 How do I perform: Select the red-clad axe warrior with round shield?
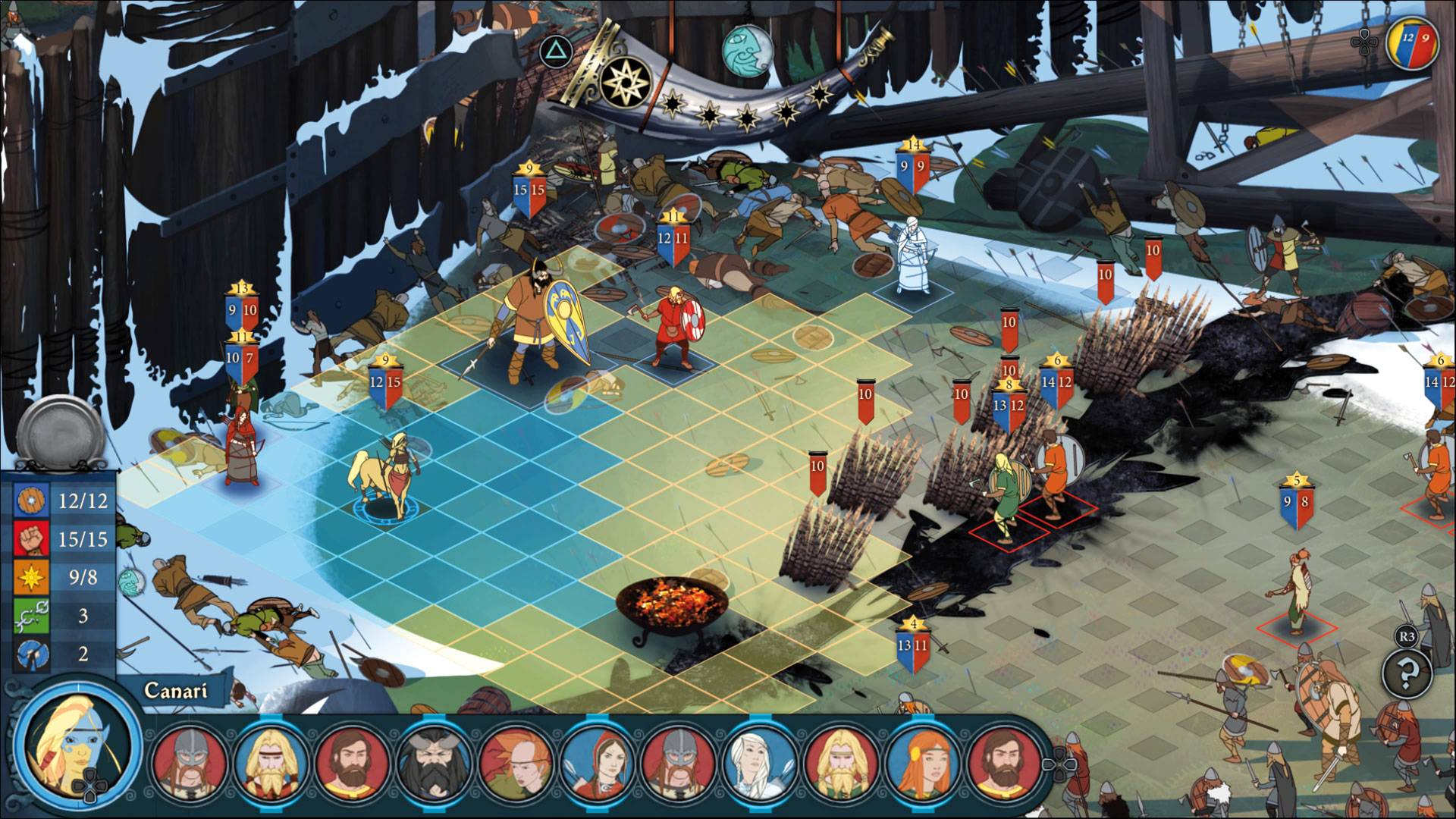point(675,326)
